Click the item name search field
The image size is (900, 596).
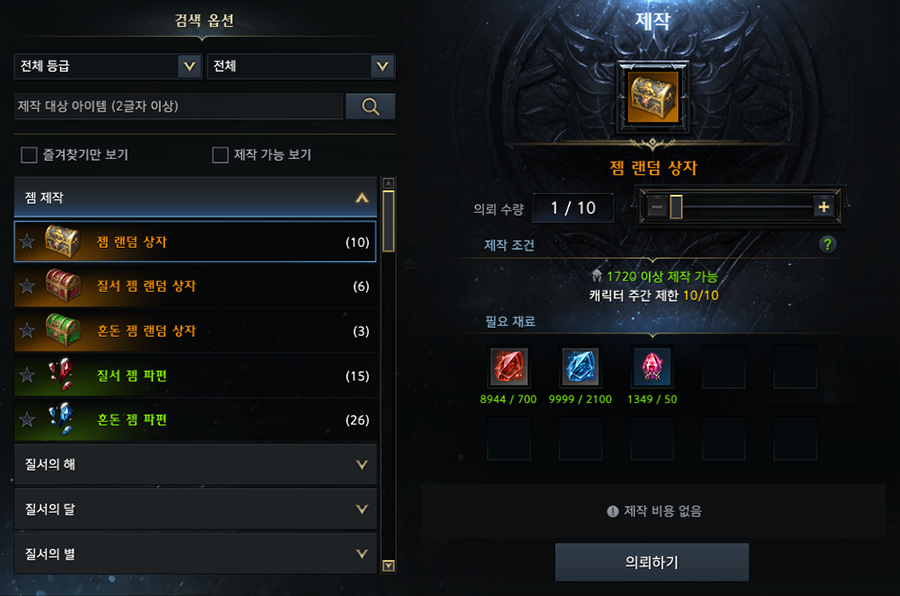(x=178, y=106)
